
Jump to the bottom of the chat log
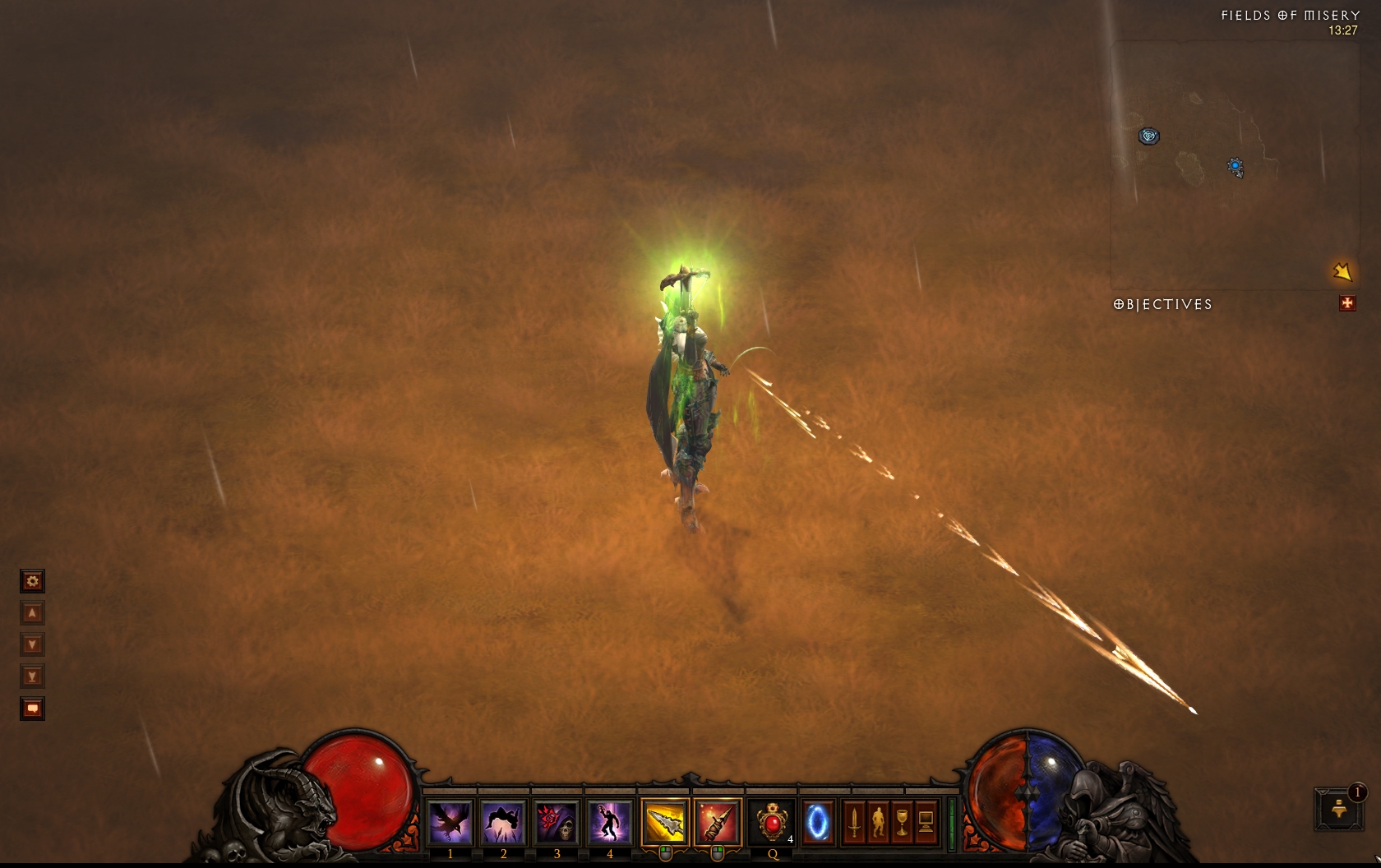(x=32, y=676)
